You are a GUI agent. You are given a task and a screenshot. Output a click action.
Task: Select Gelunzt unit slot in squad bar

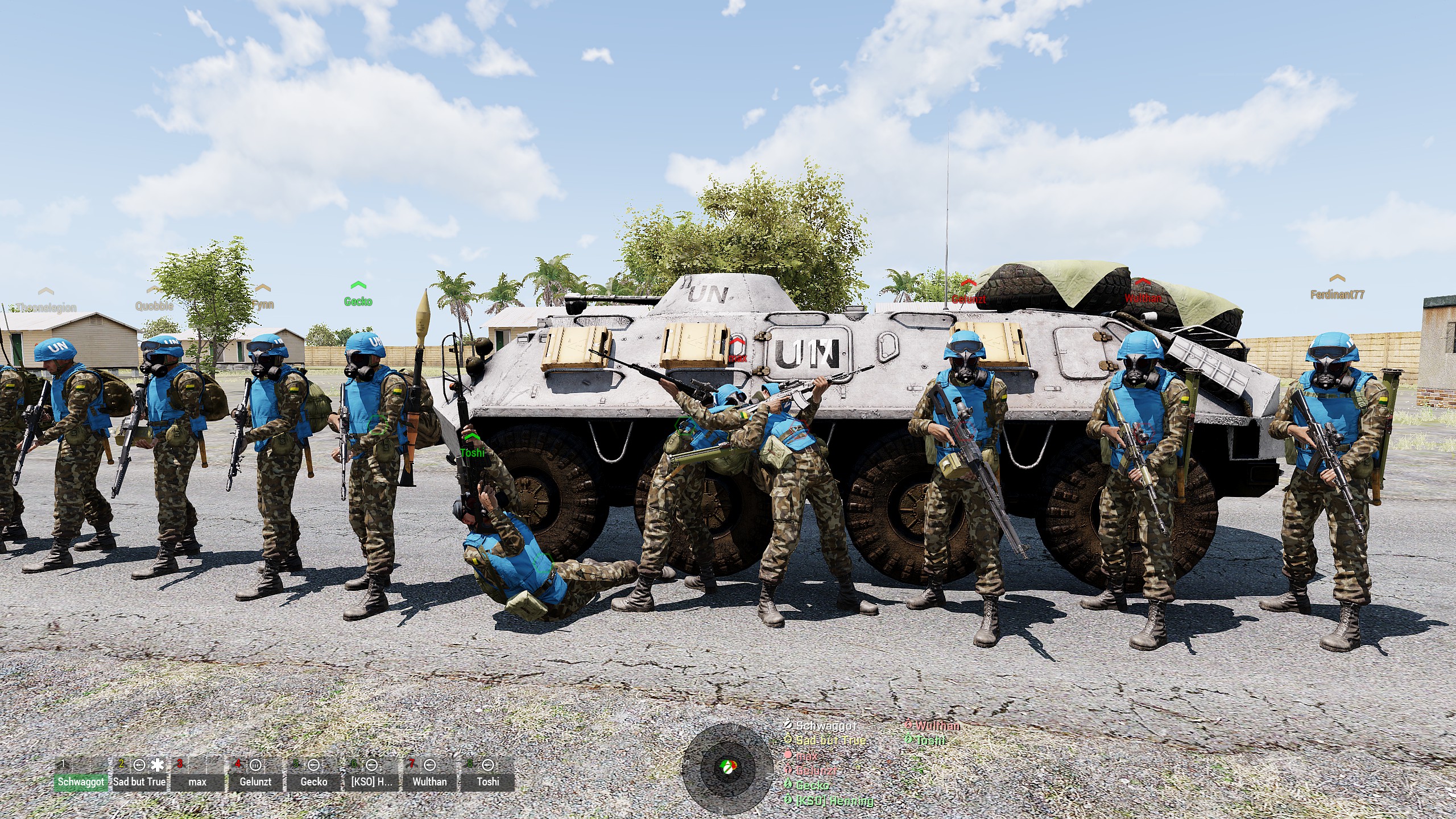pos(255,781)
